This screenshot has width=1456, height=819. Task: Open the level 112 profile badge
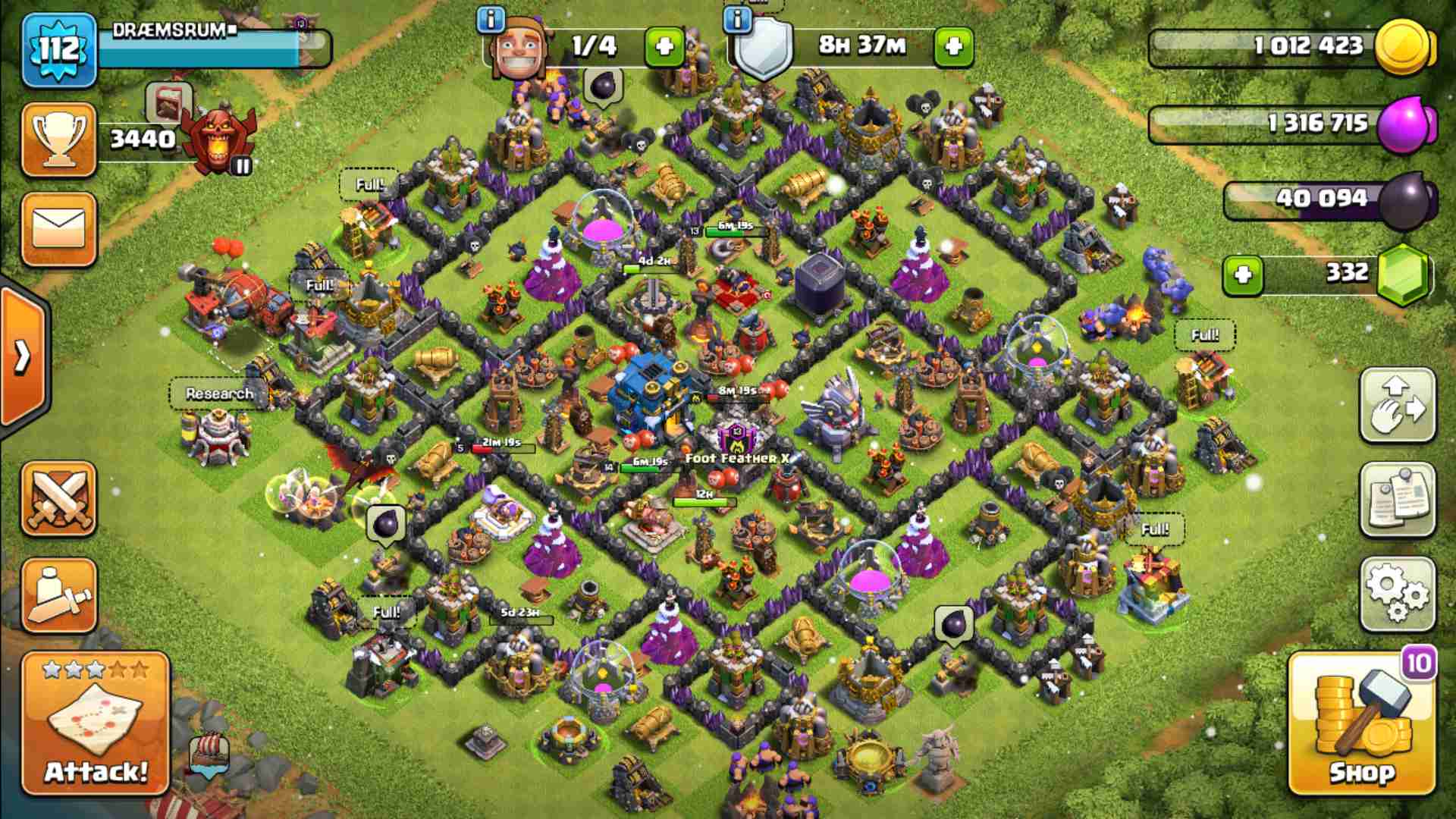click(59, 50)
